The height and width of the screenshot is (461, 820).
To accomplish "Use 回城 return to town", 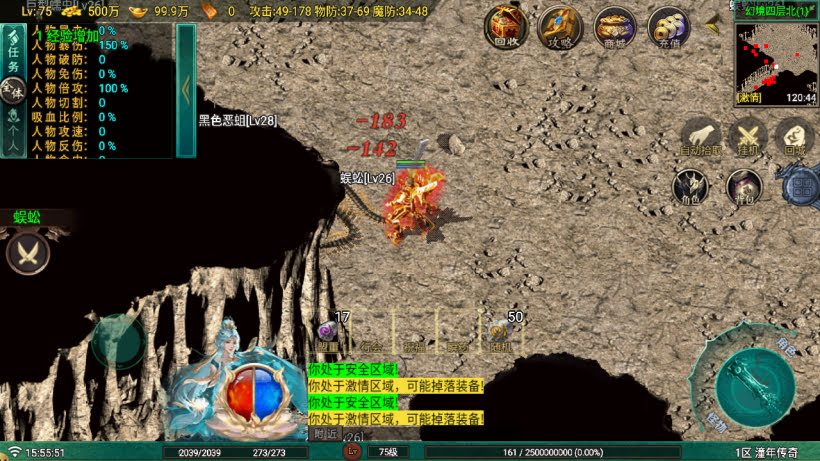I will tap(795, 137).
